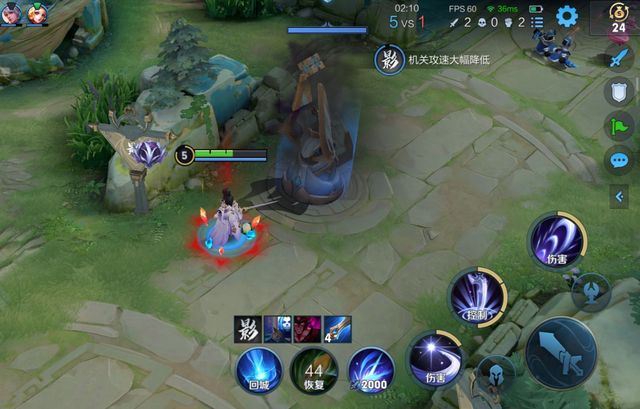Activate the 控制 control skill
Viewport: 640px width, 409px height.
tap(477, 297)
